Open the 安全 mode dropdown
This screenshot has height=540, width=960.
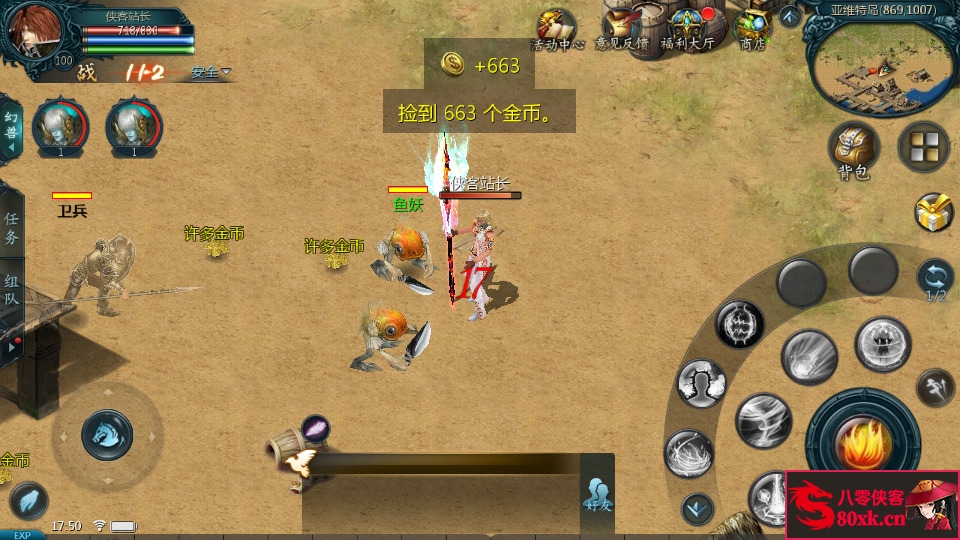coord(211,72)
